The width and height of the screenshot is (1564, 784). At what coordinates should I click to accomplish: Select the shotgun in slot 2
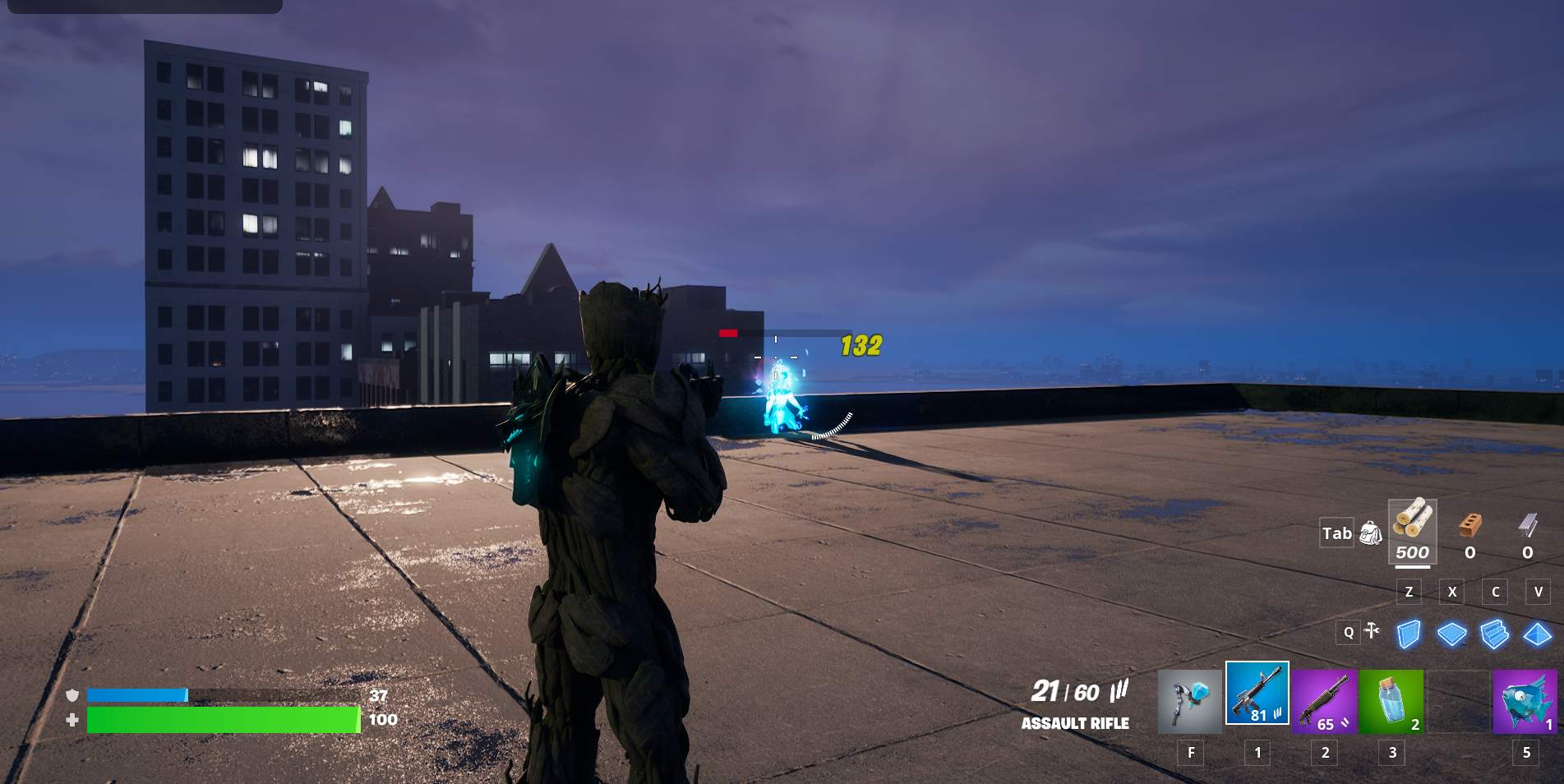point(1326,699)
